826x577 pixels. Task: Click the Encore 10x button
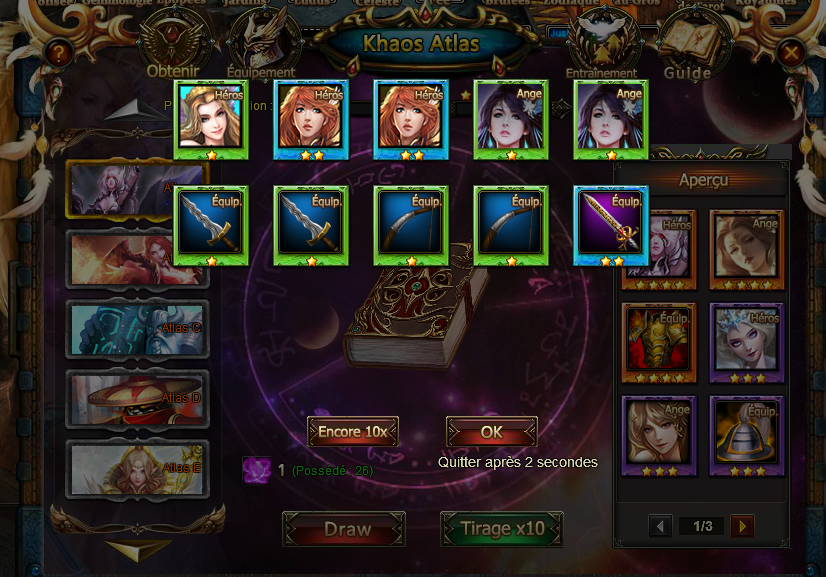tap(353, 432)
